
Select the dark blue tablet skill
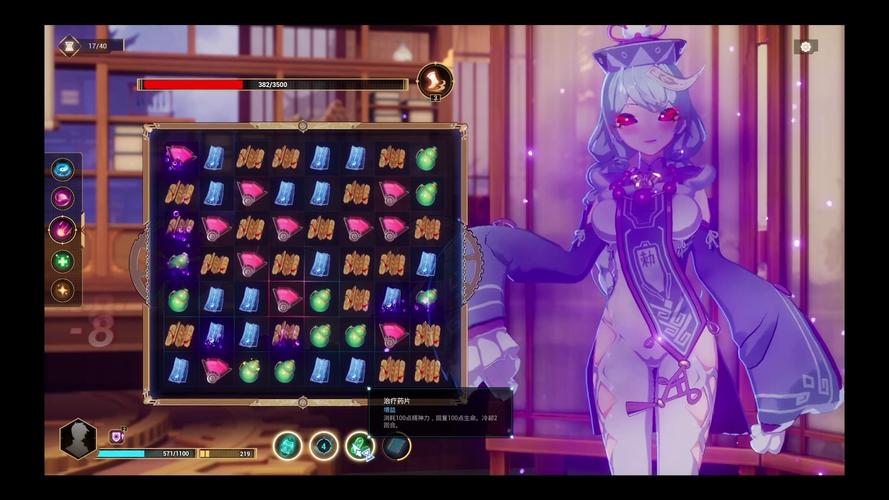point(396,446)
